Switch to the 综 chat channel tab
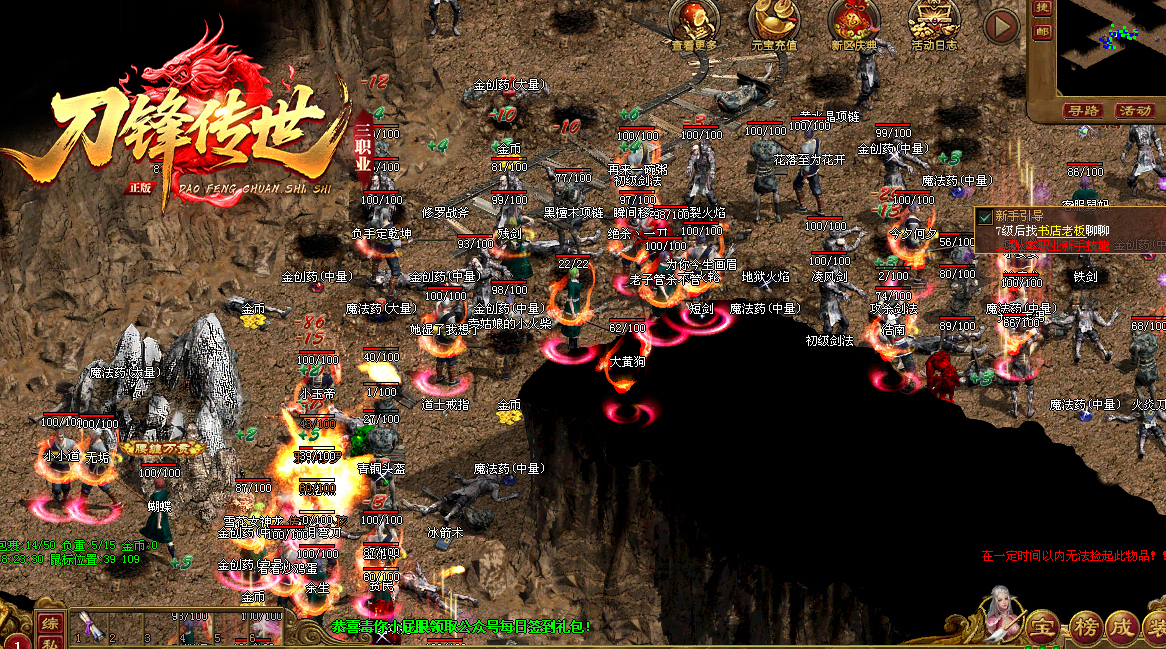 pos(48,624)
